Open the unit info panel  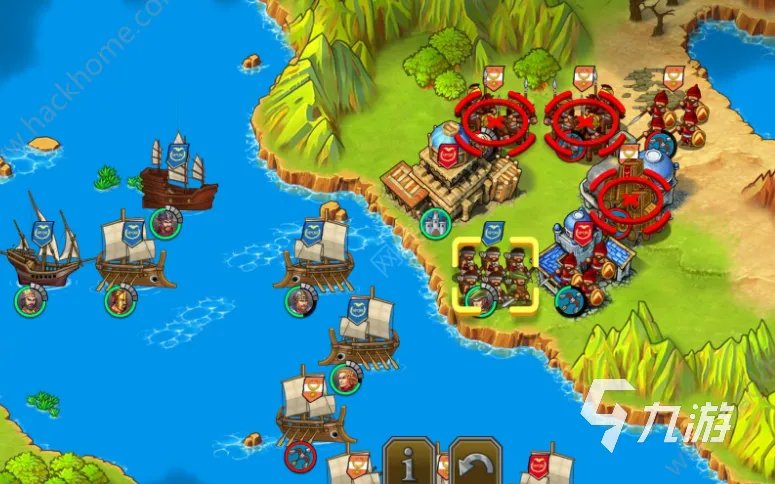(410, 462)
